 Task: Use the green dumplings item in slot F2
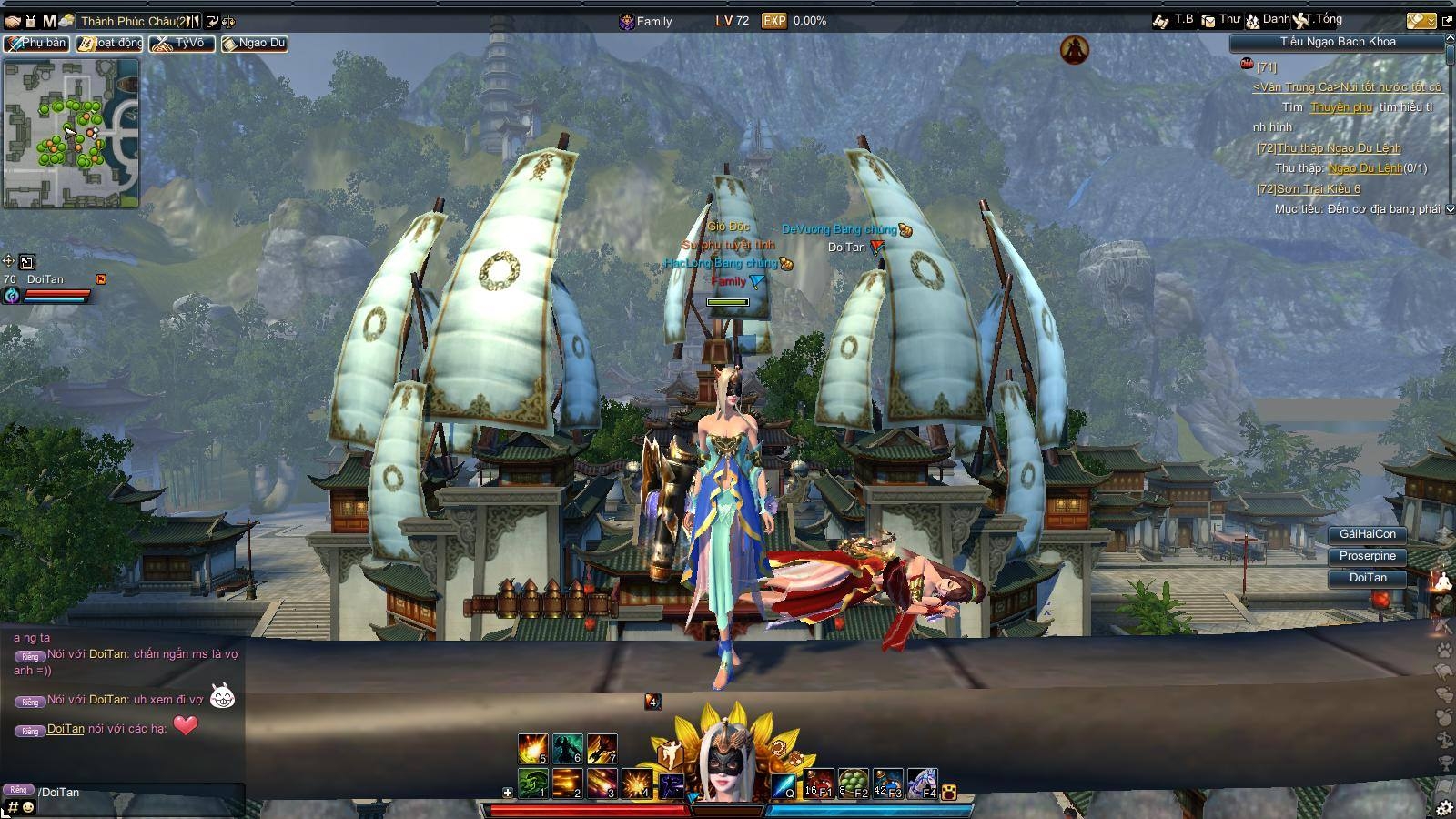(852, 783)
